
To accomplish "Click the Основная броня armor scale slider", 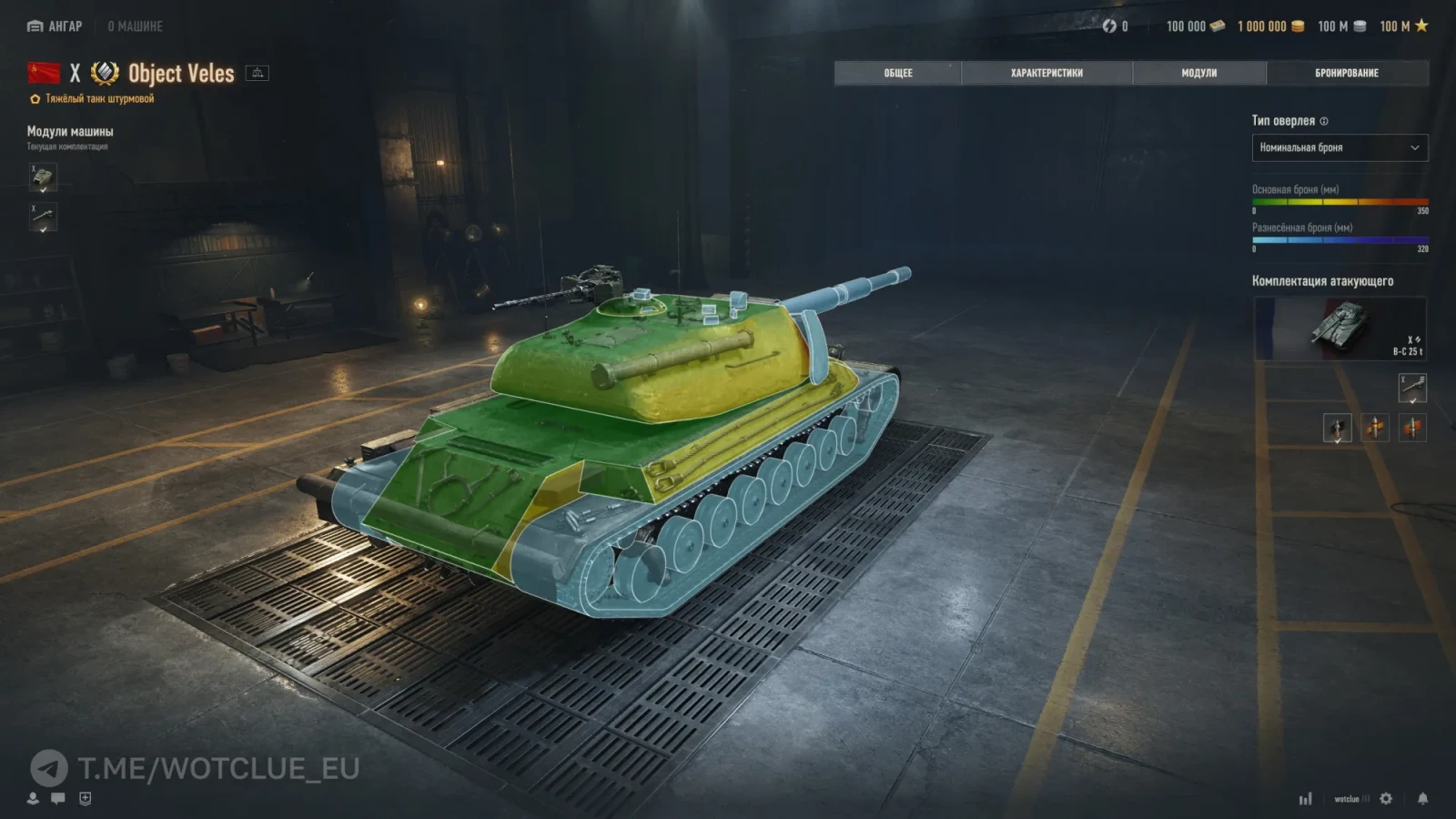I will (x=1340, y=204).
